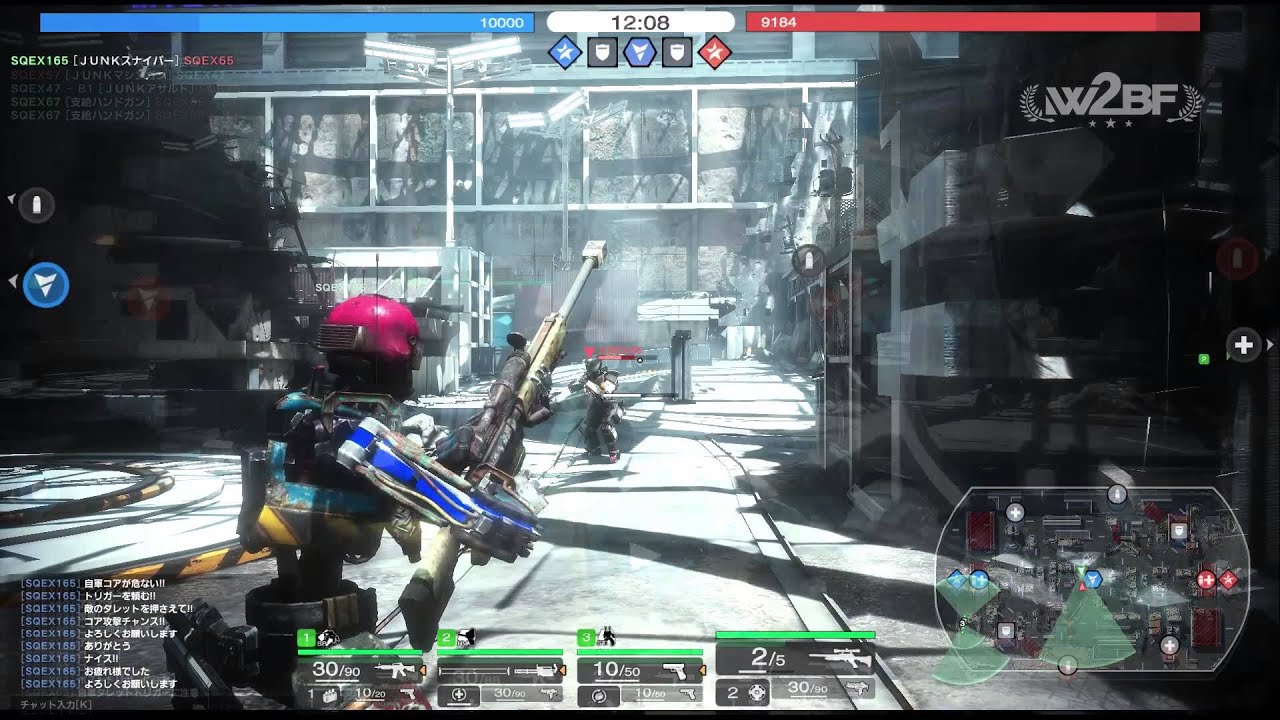Click the blue hexagon base marker on minimap

pyautogui.click(x=1092, y=578)
